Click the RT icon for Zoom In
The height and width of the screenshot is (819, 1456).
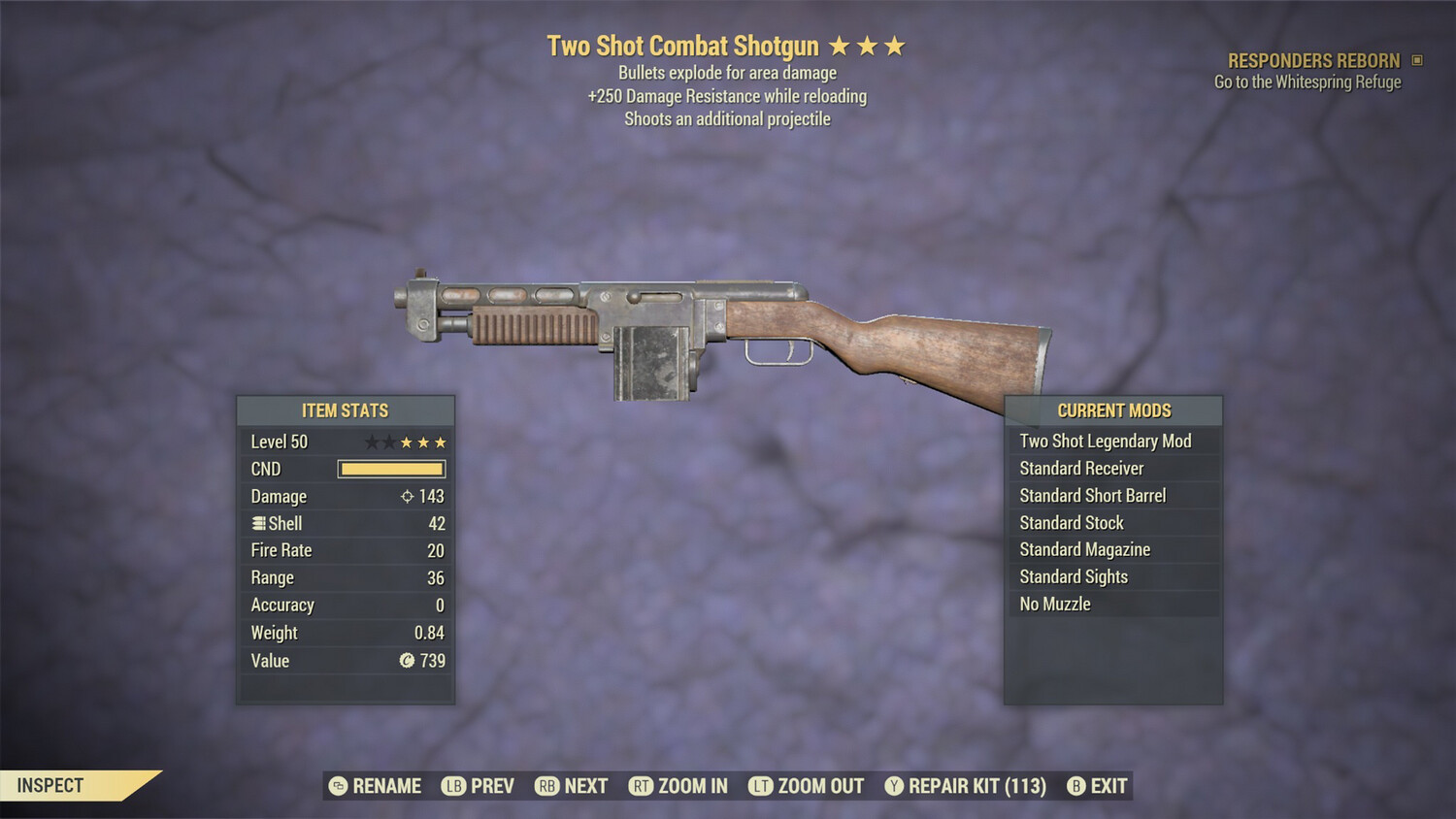(x=641, y=786)
